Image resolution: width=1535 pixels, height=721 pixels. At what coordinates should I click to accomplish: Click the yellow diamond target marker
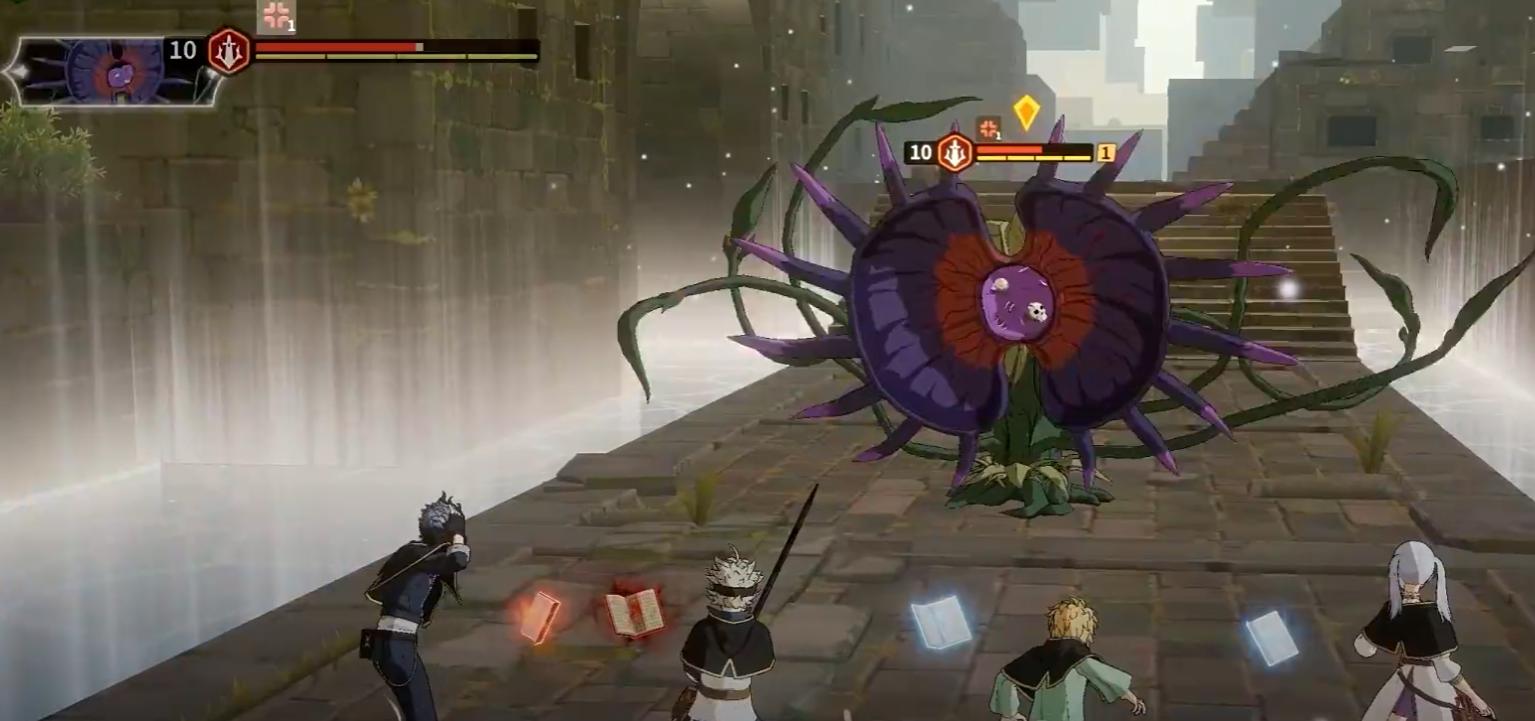click(1026, 112)
